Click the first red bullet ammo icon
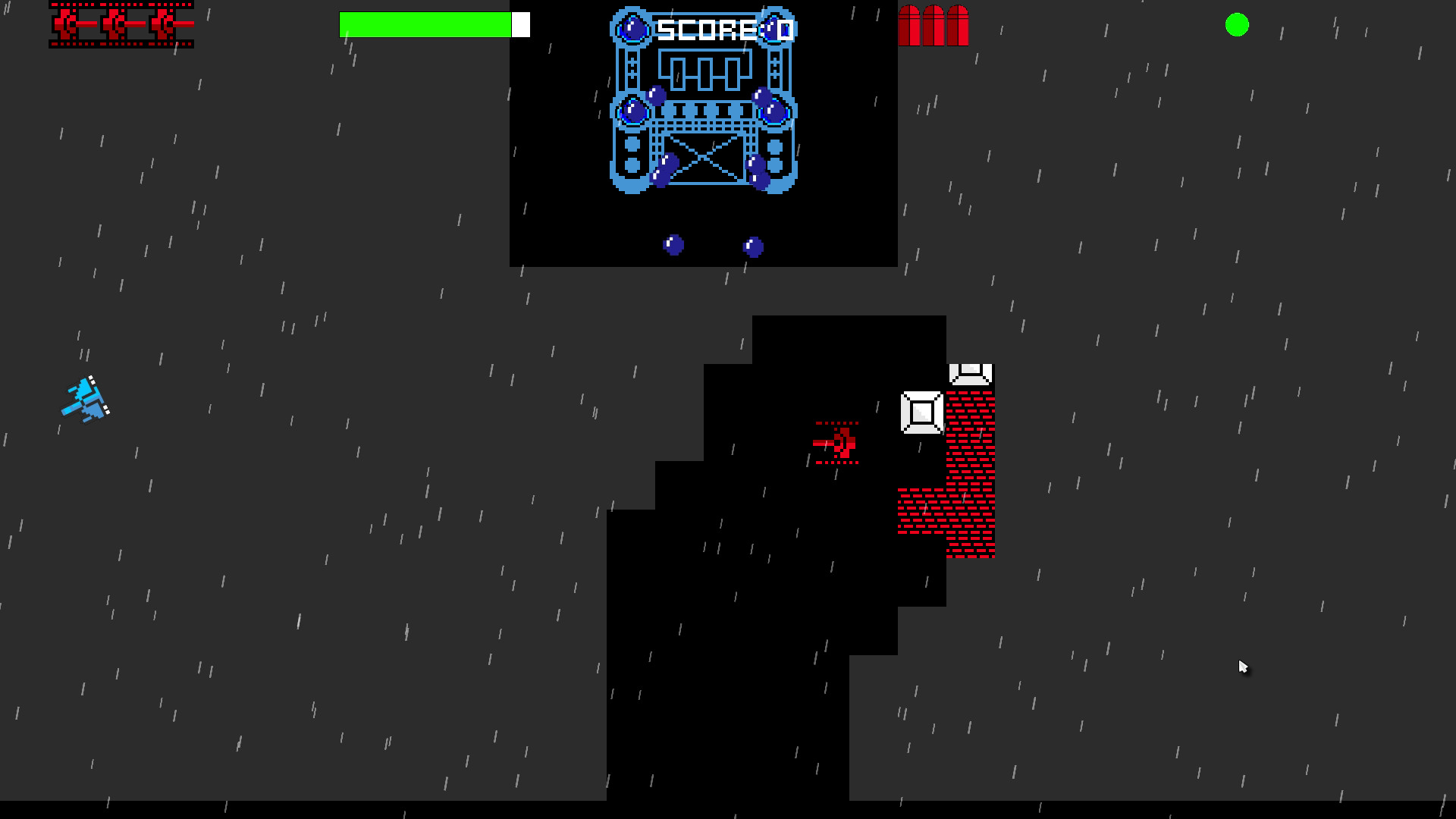 909,24
